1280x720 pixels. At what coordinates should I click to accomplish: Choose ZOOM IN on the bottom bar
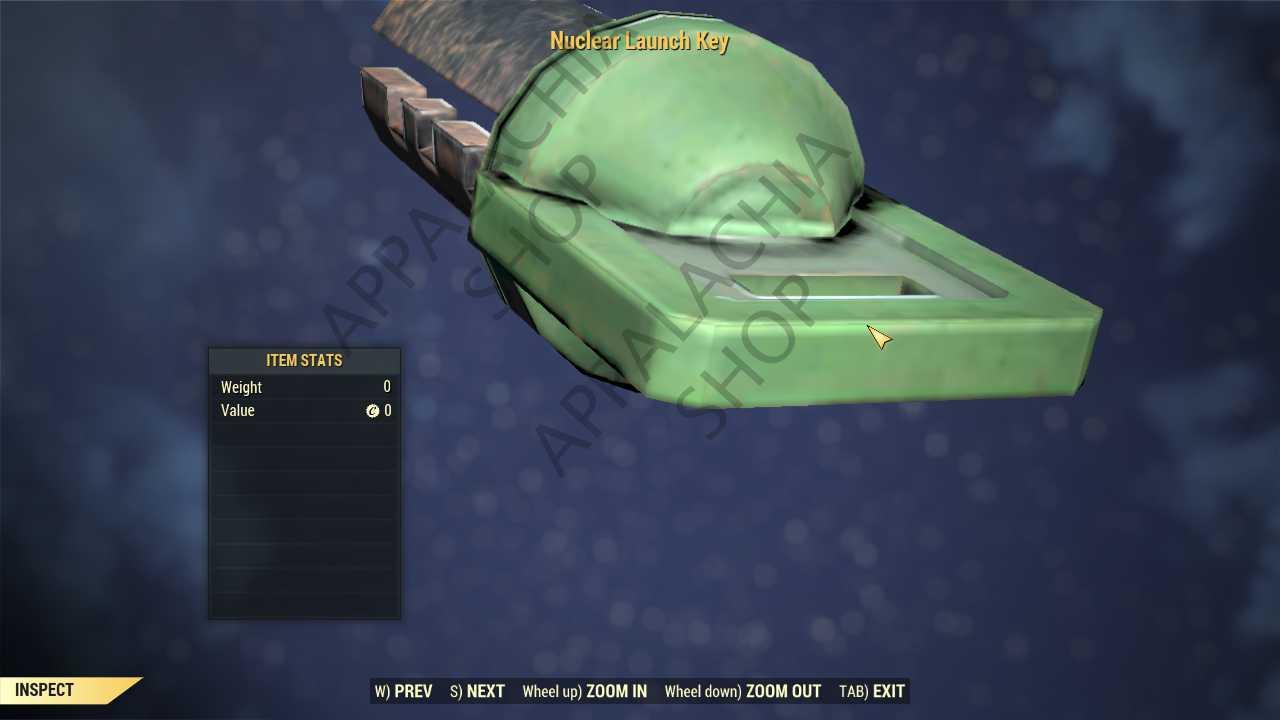tap(585, 691)
